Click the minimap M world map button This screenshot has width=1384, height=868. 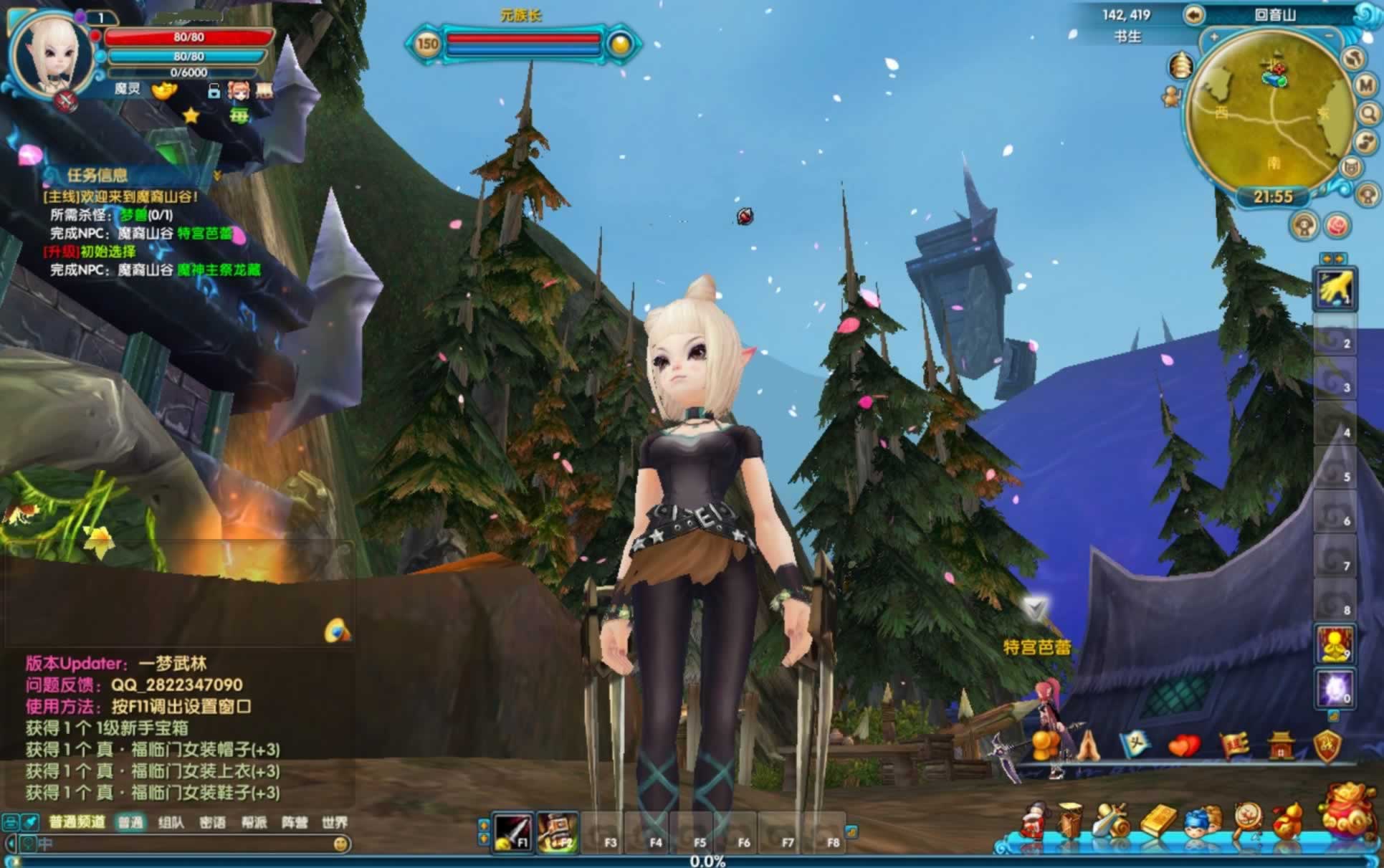coord(1367,85)
